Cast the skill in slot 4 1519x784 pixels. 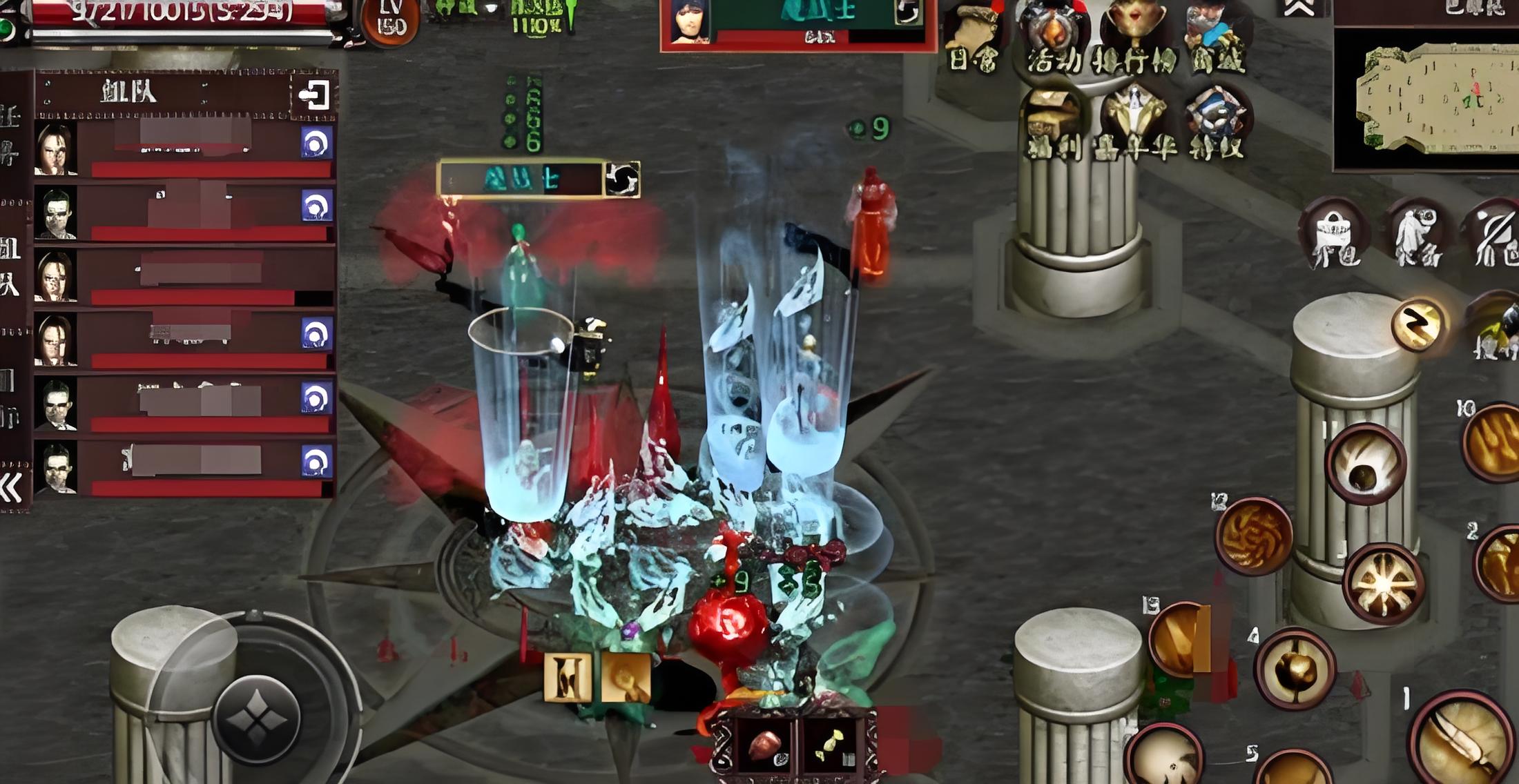1295,668
